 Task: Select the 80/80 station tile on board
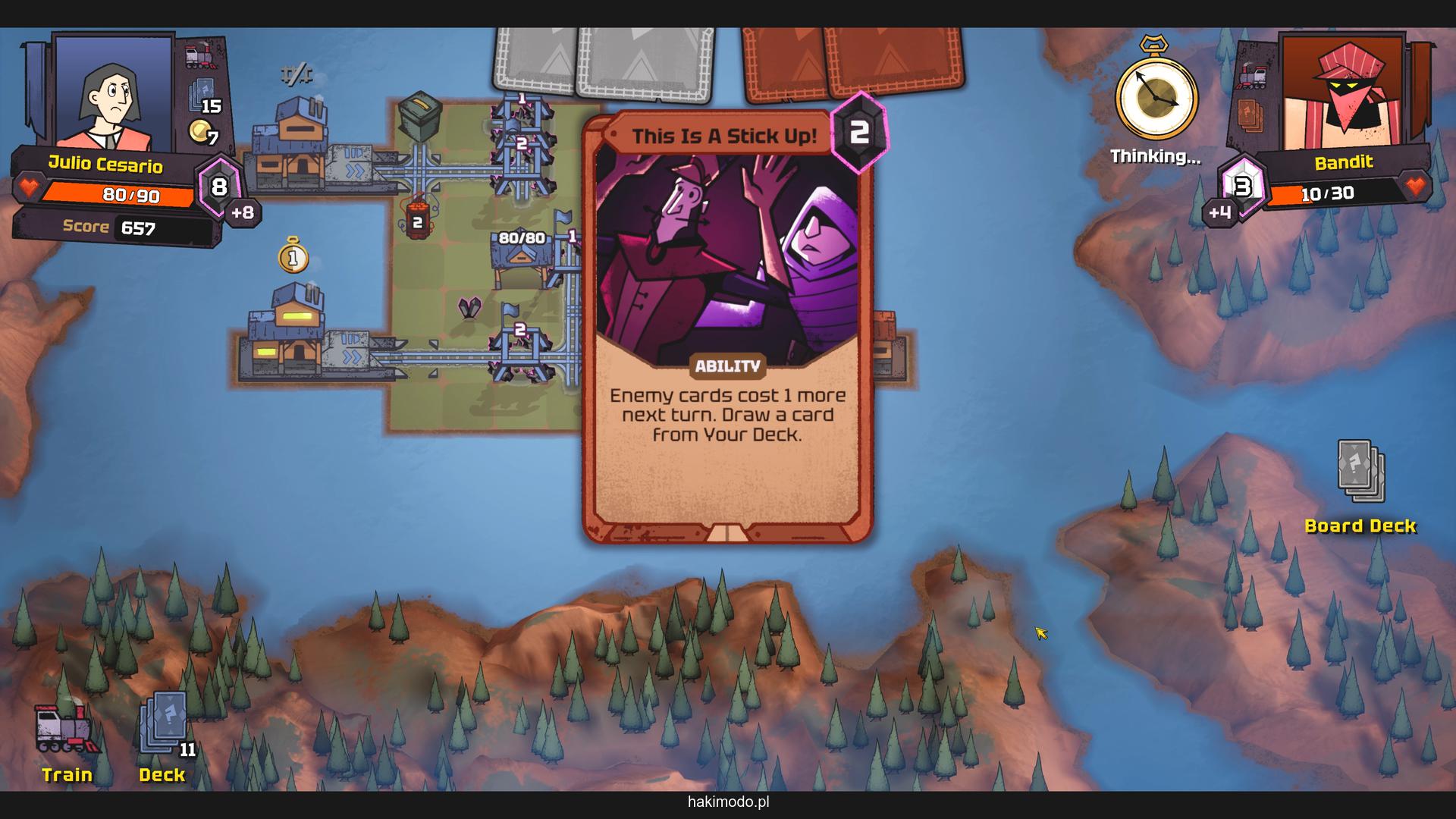(522, 256)
